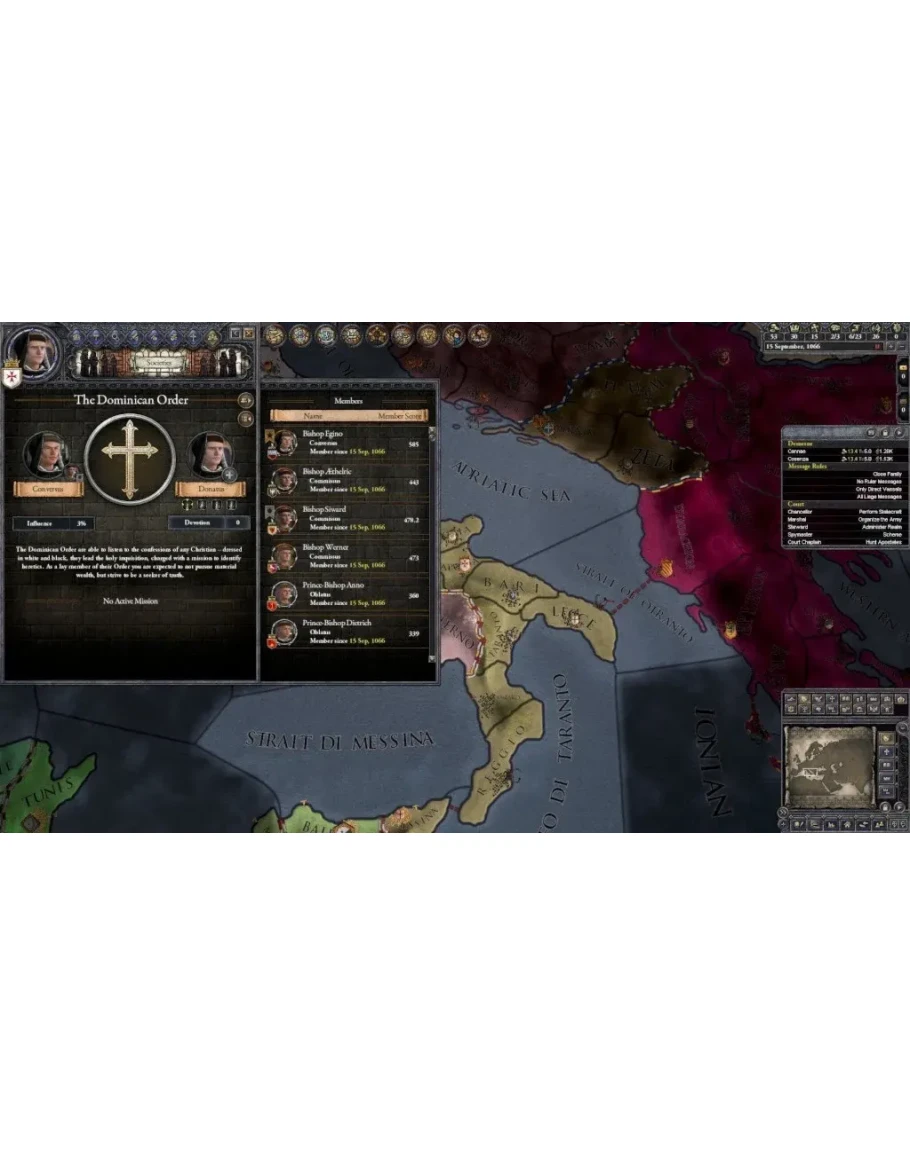
Task: Click the player ruler portrait
Action: (x=31, y=350)
